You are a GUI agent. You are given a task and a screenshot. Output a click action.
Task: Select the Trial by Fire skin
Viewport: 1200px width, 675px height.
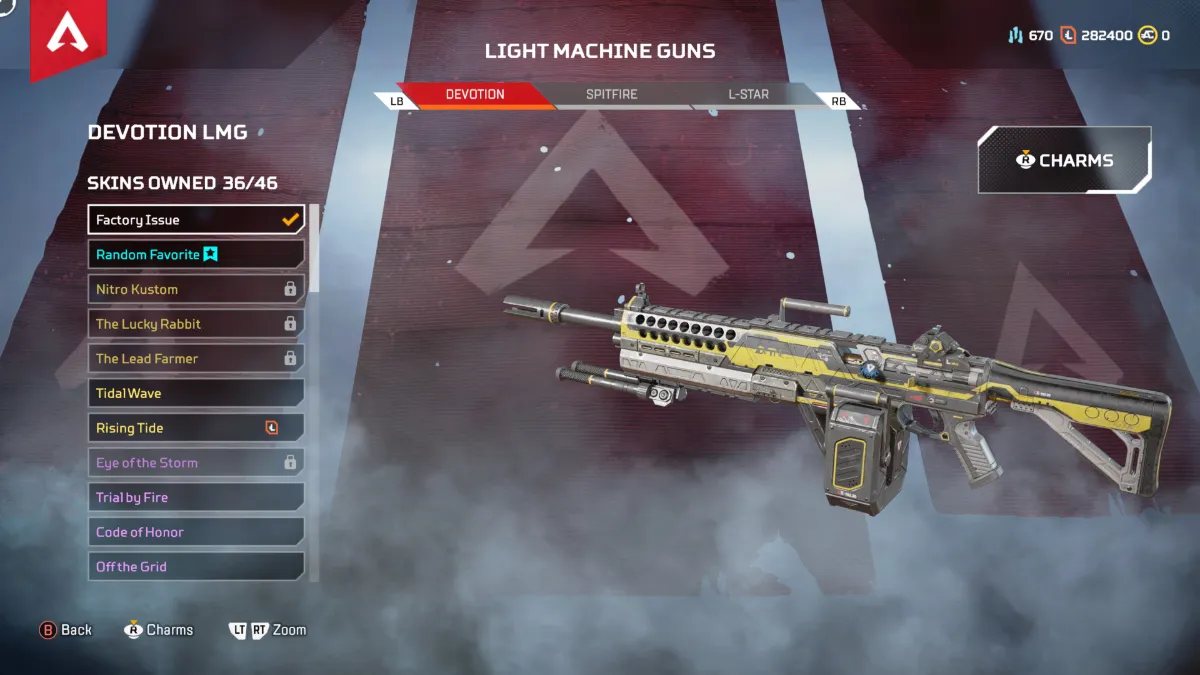tap(196, 498)
